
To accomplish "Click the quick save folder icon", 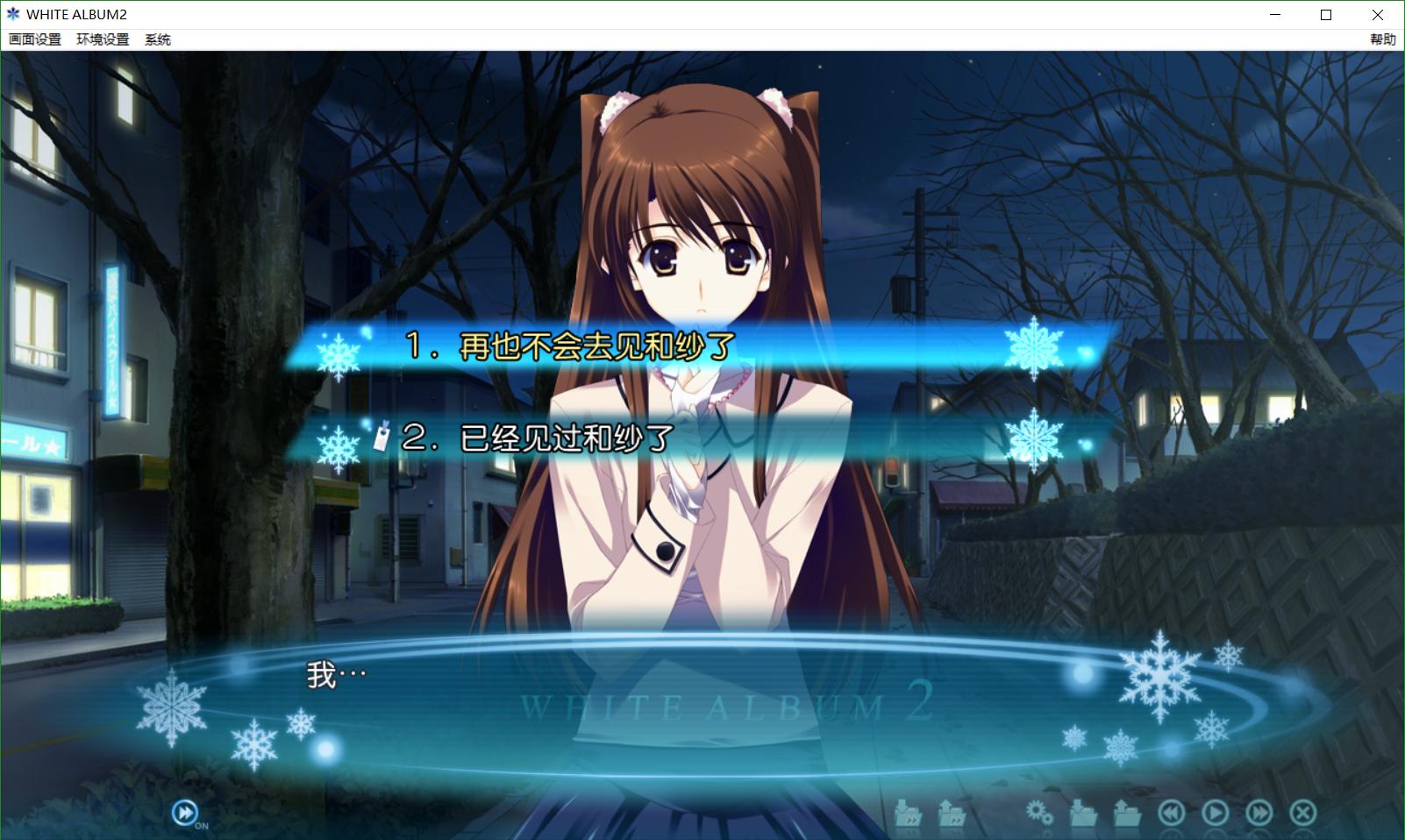I will click(x=908, y=814).
